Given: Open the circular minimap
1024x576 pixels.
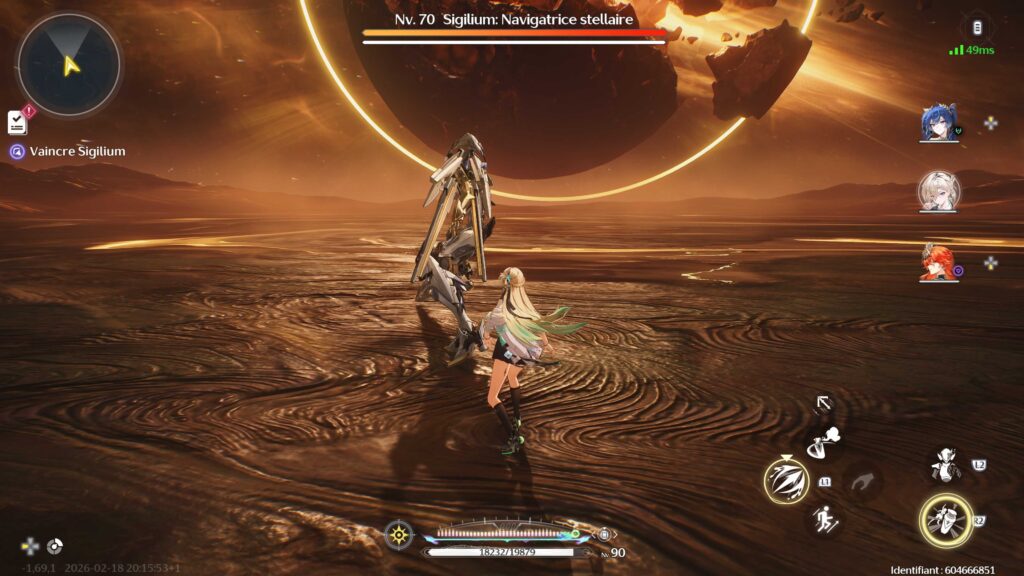Looking at the screenshot, I should click(69, 65).
